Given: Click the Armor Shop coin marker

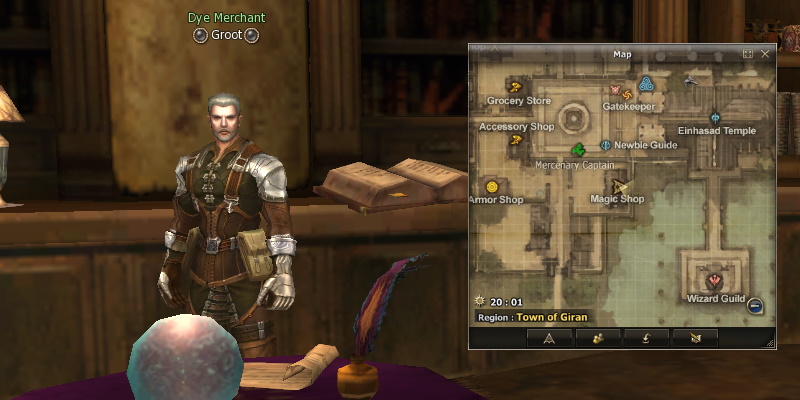Looking at the screenshot, I should 492,187.
